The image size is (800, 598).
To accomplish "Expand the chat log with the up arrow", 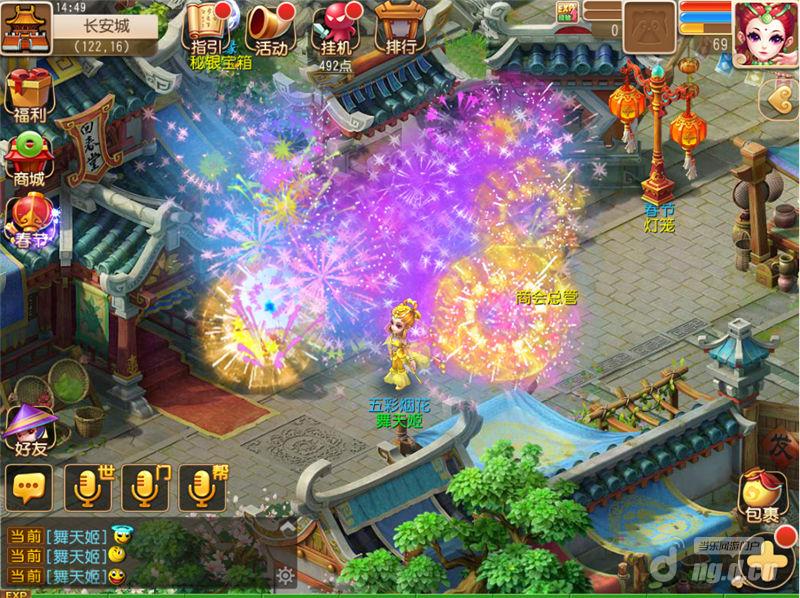I will [x=286, y=524].
